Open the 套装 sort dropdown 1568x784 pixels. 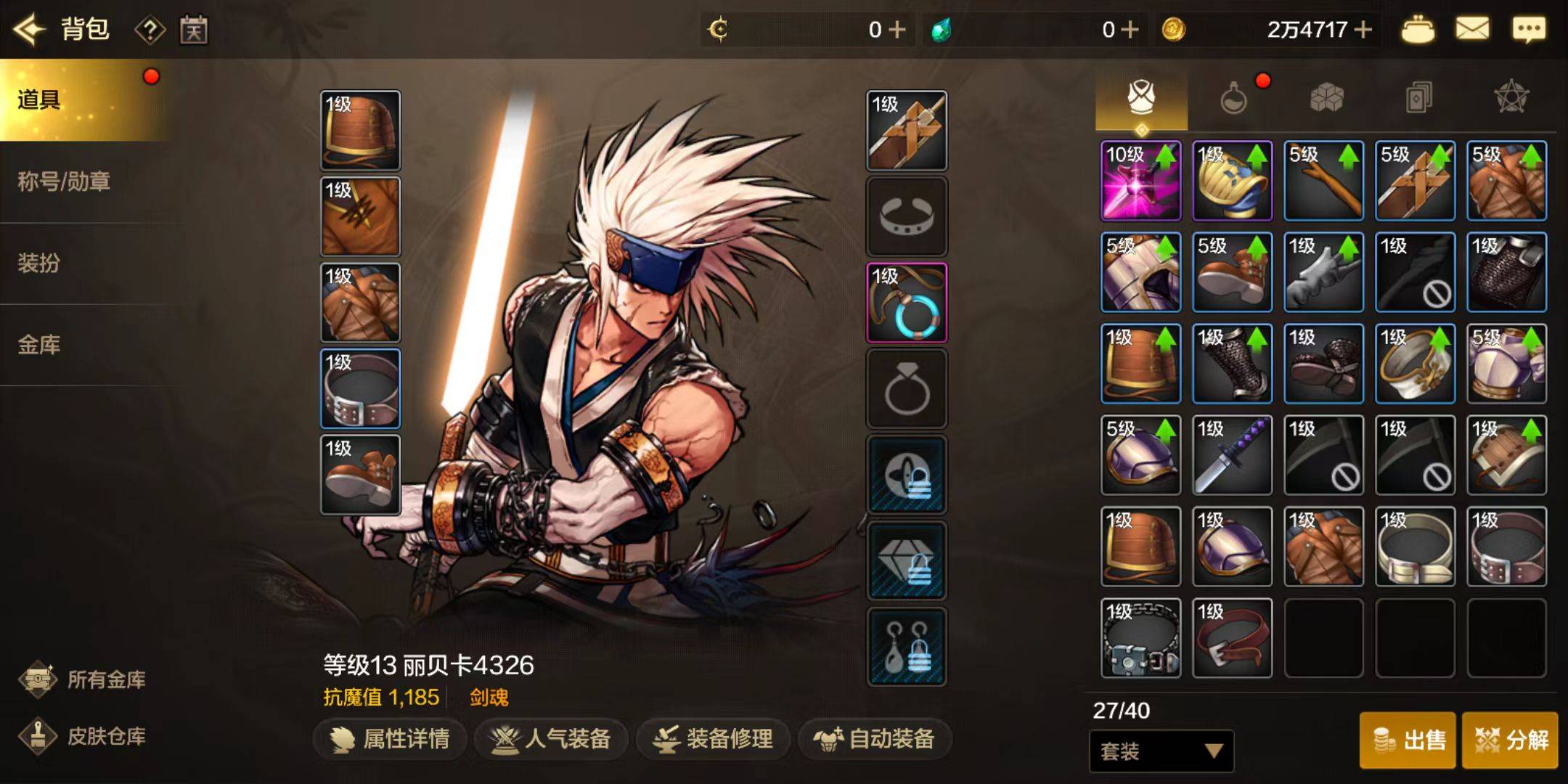[1161, 751]
